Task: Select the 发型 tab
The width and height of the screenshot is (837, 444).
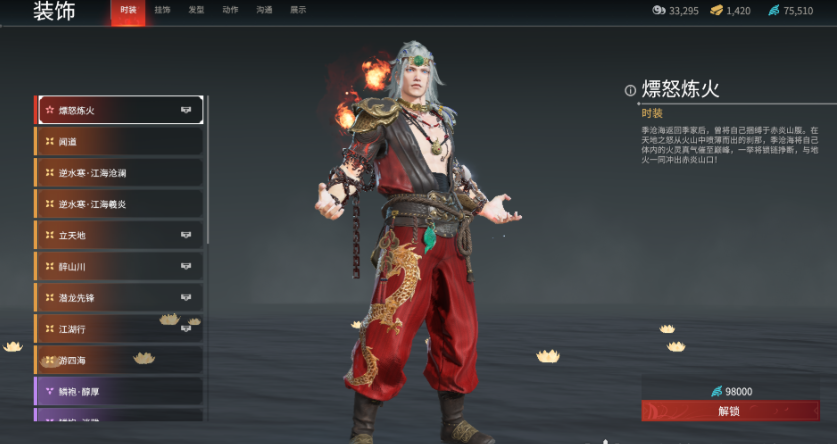Action: click(197, 10)
